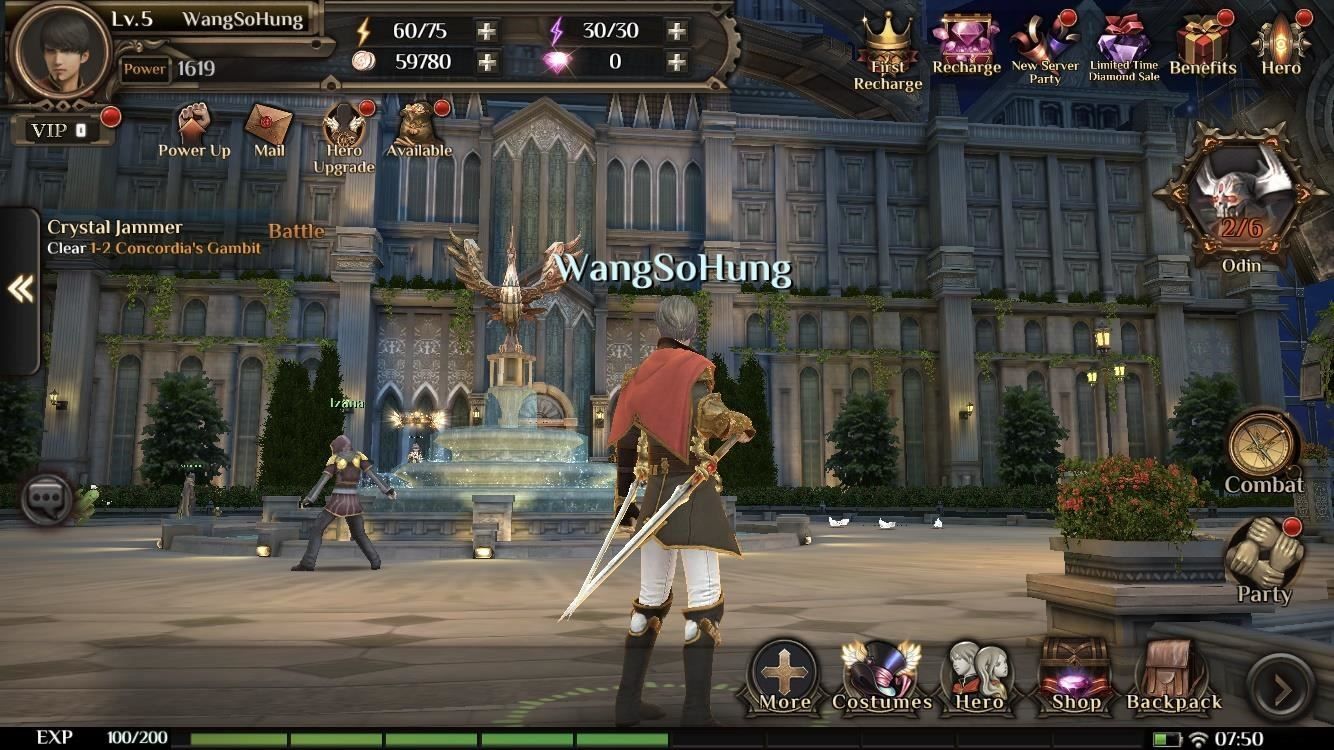Viewport: 1334px width, 750px height.
Task: Start the Crystal Jammer quest battle
Action: pos(294,231)
